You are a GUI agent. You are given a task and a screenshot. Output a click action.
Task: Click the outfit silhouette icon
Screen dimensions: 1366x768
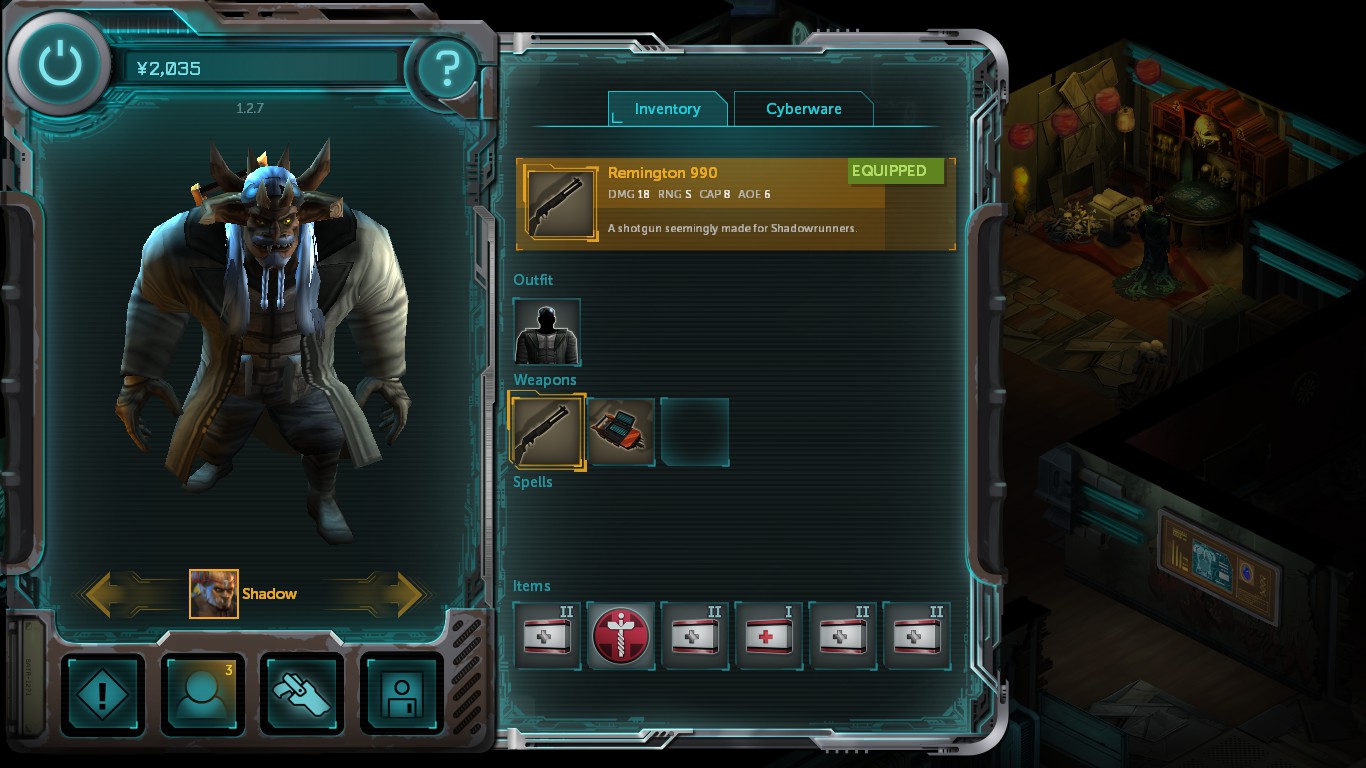546,330
